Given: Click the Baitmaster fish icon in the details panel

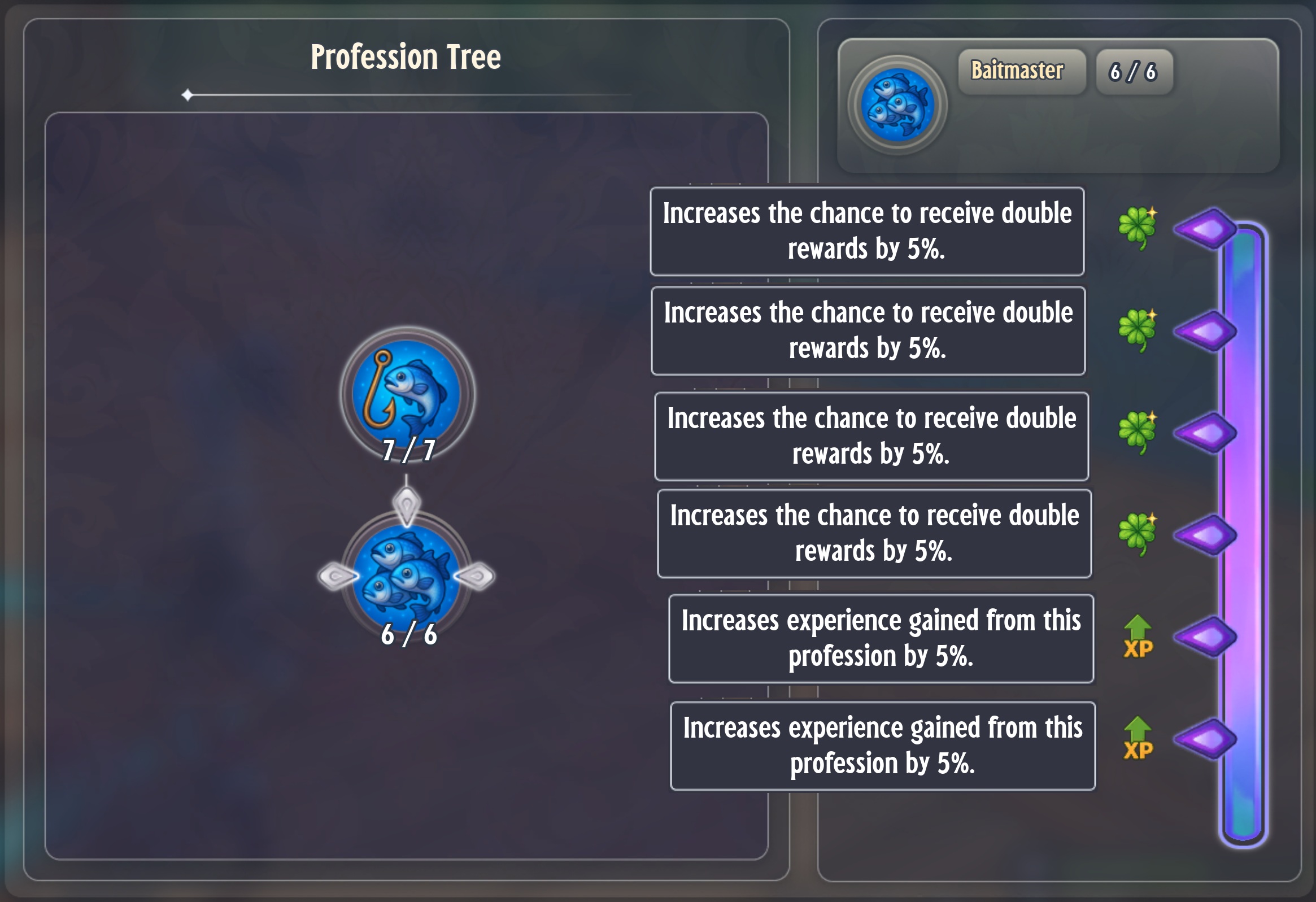Looking at the screenshot, I should click(x=897, y=105).
